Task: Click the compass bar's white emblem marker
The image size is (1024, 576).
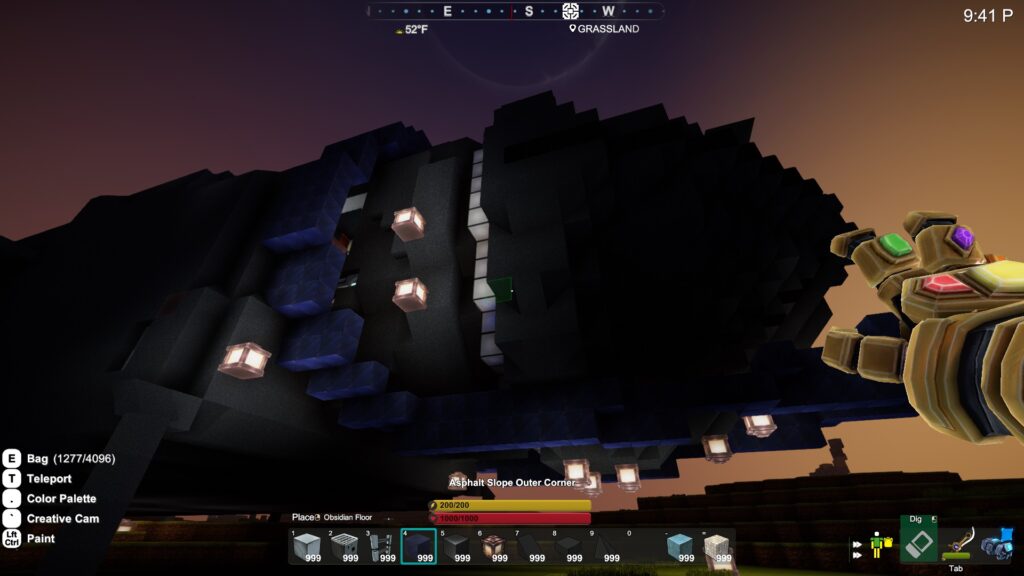Action: coord(570,11)
